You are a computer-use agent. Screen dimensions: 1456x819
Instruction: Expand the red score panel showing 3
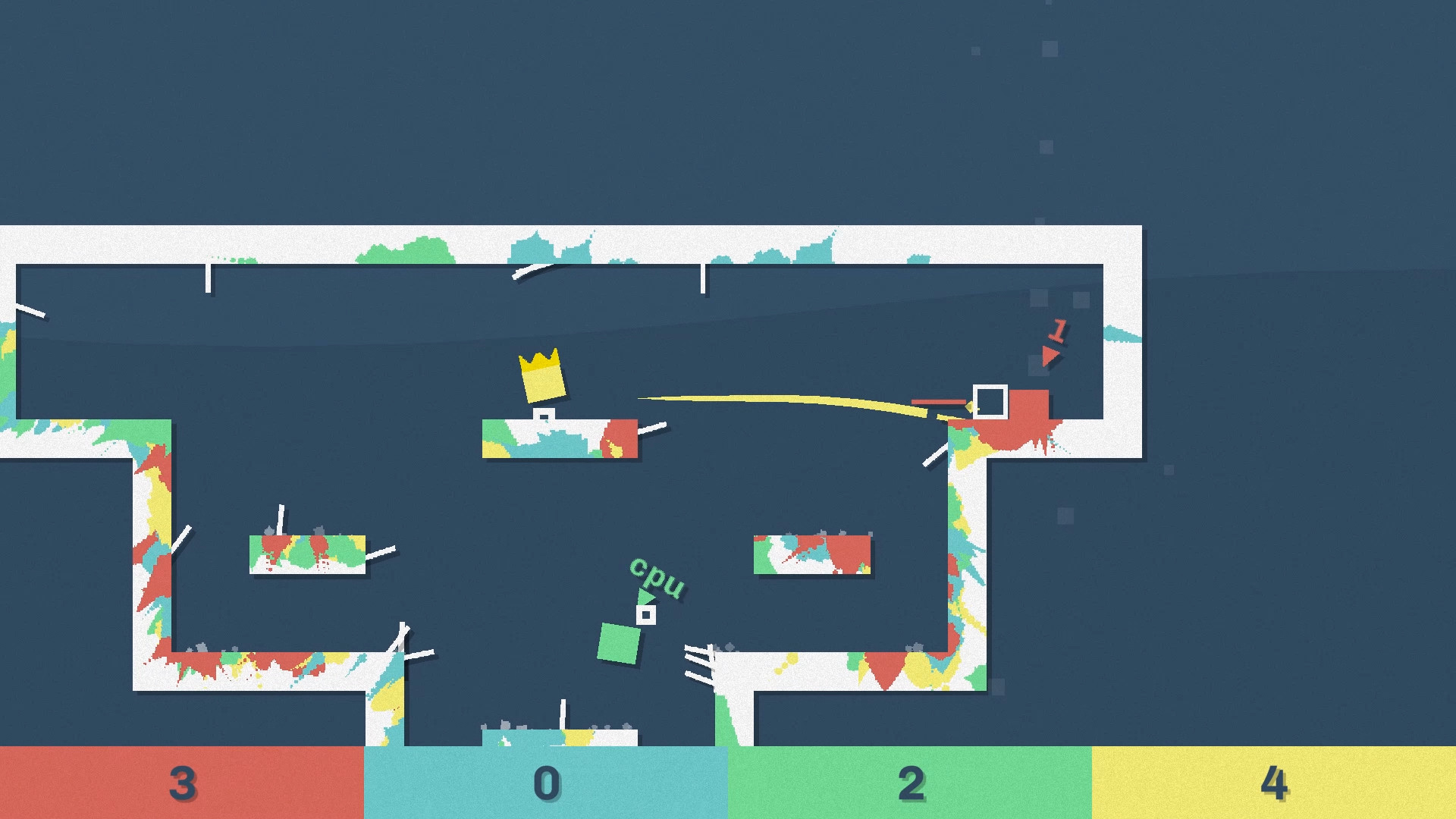pyautogui.click(x=182, y=783)
